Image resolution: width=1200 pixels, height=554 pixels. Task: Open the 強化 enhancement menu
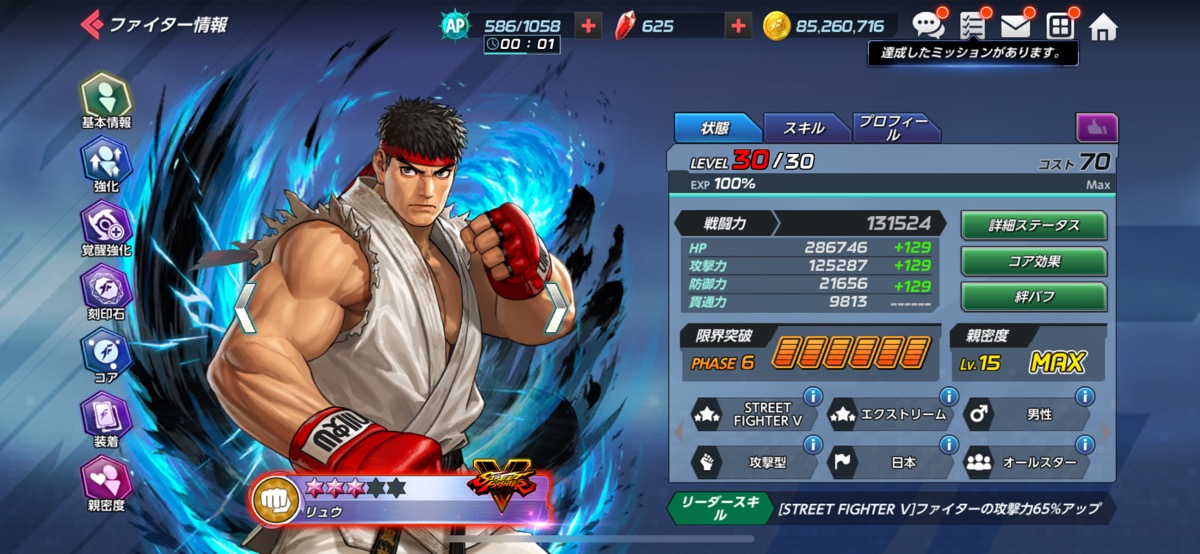[x=105, y=162]
